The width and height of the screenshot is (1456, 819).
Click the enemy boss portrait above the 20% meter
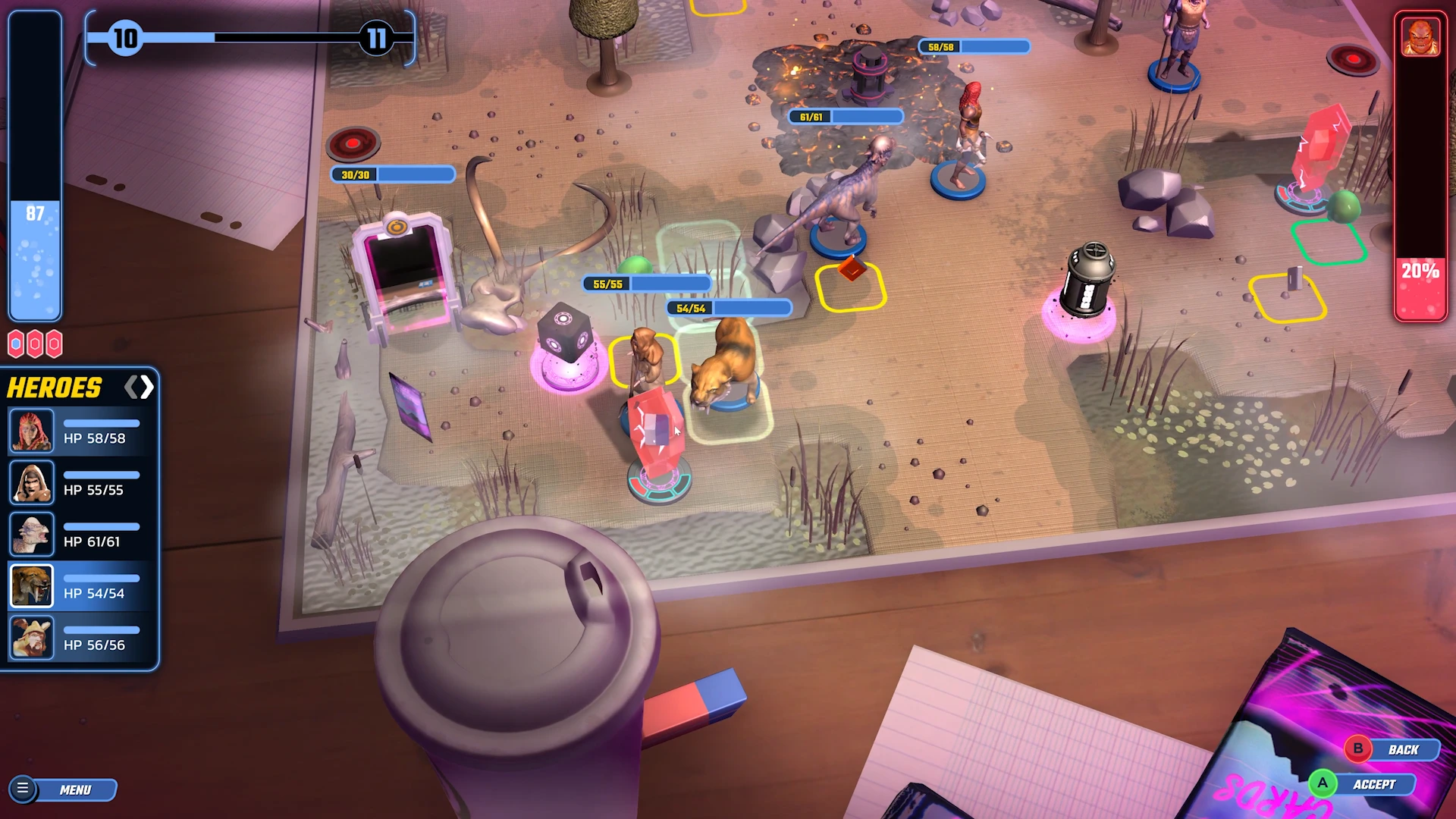[1420, 36]
